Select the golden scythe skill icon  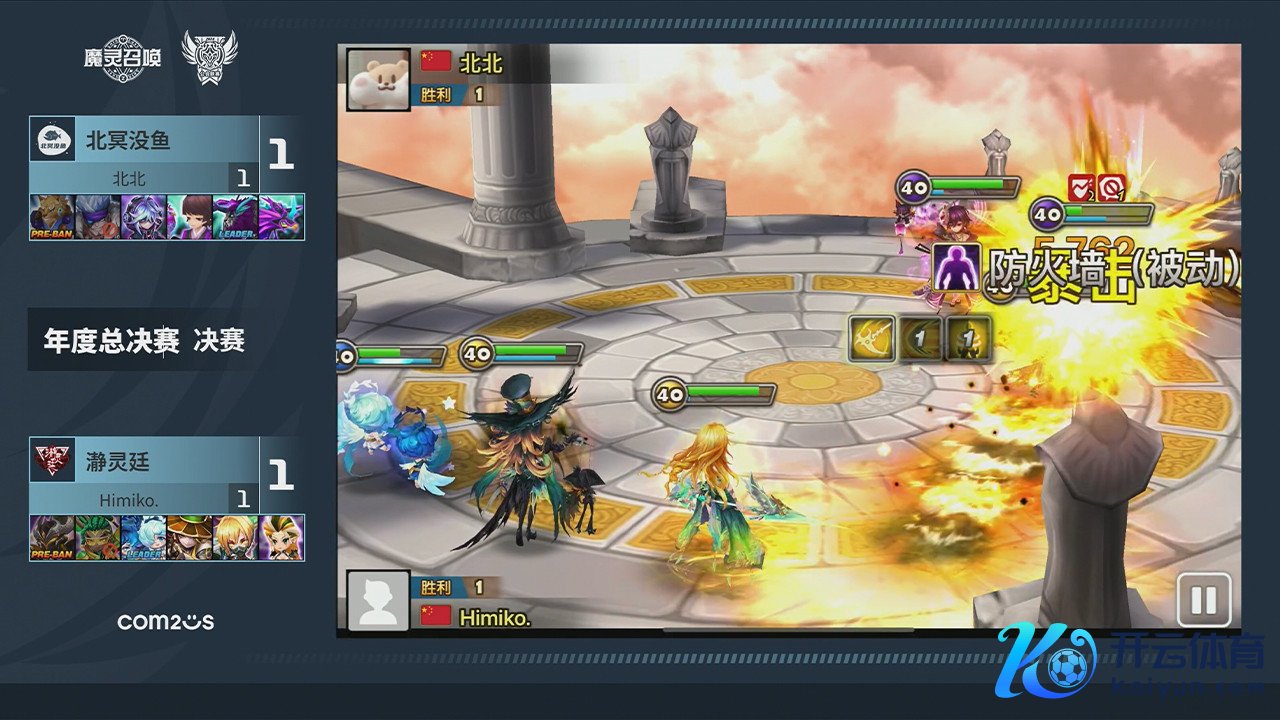point(871,339)
